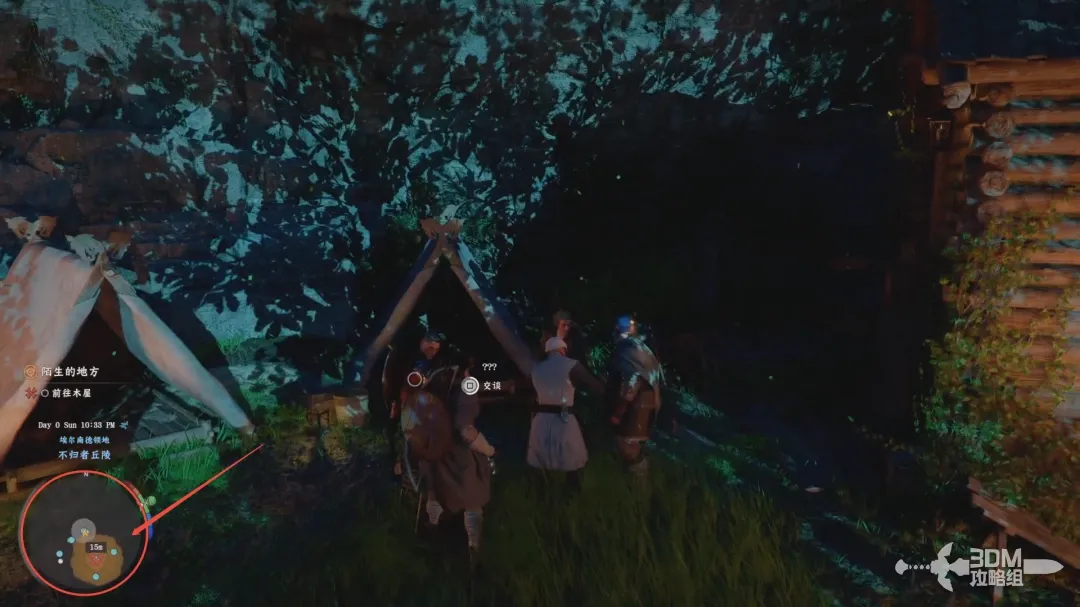Image resolution: width=1080 pixels, height=607 pixels.
Task: Select the 陌生的地方 quest tracker title
Action: 69,372
